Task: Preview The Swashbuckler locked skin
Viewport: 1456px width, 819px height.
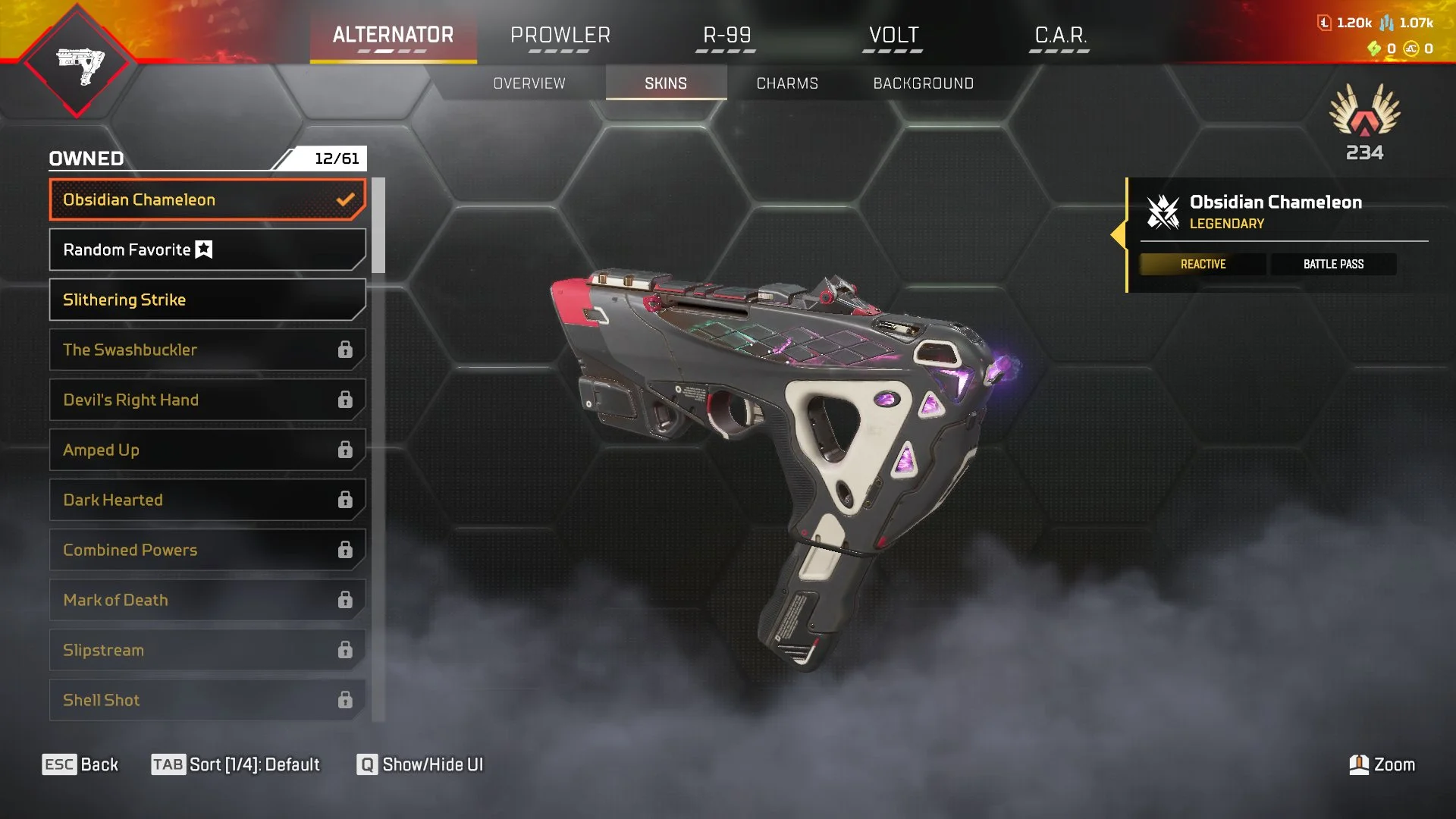Action: pos(207,350)
